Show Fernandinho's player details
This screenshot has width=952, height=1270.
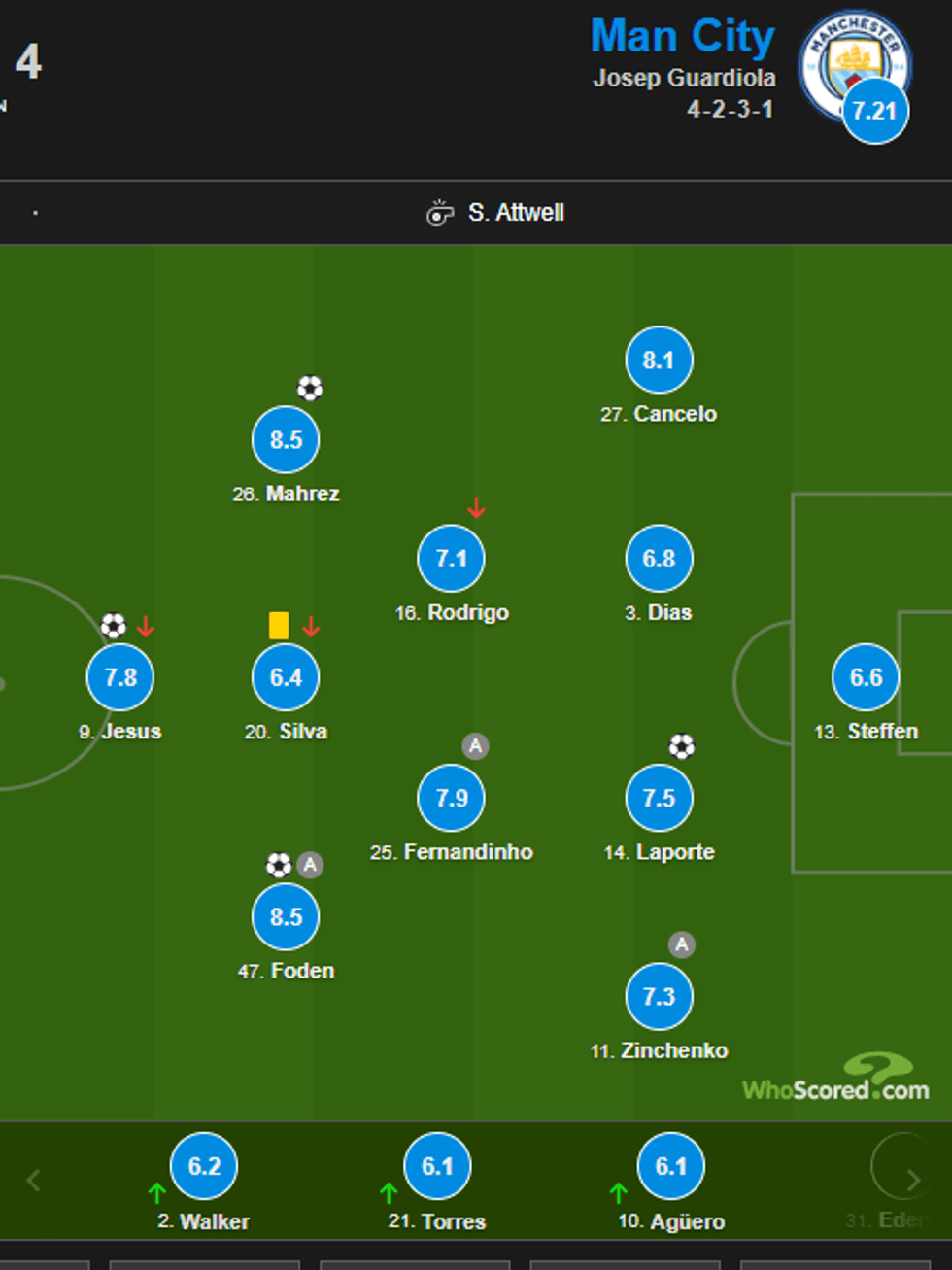[451, 798]
